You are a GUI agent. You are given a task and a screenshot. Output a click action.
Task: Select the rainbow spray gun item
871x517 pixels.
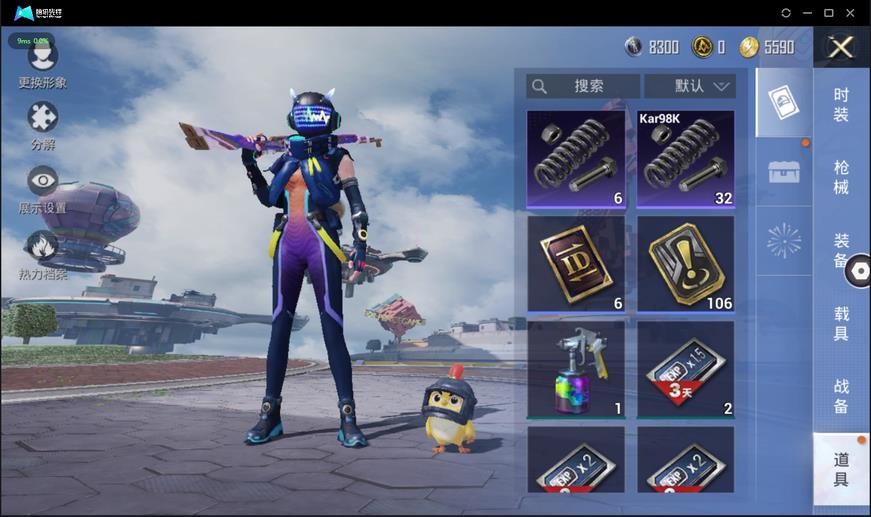pos(576,368)
